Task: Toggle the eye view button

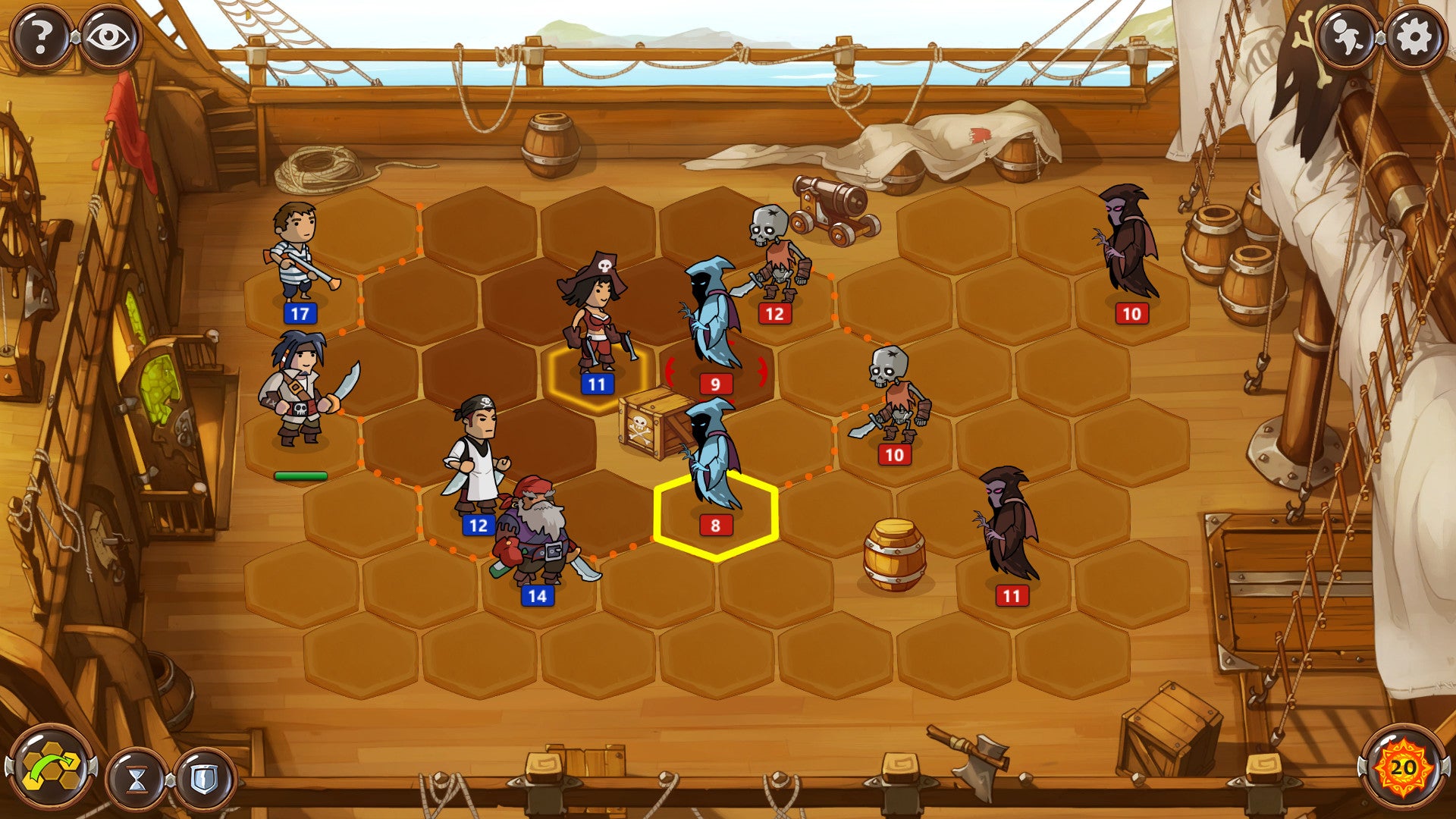Action: 110,36
